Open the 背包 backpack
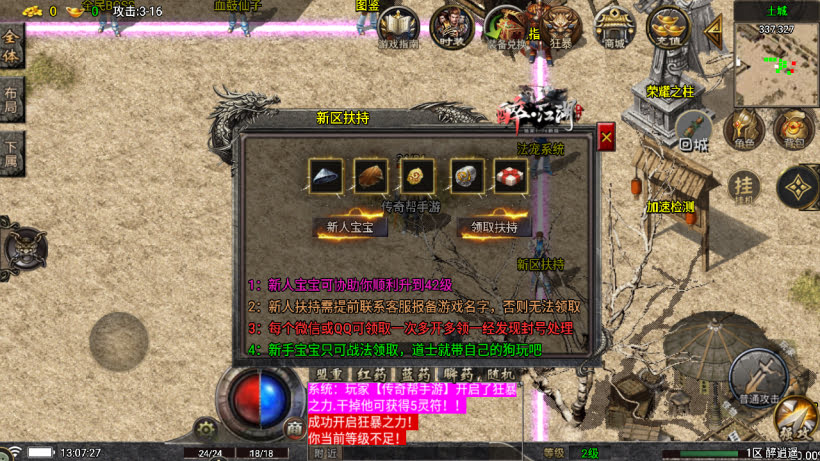Screen dimensions: 820x461 [794, 130]
